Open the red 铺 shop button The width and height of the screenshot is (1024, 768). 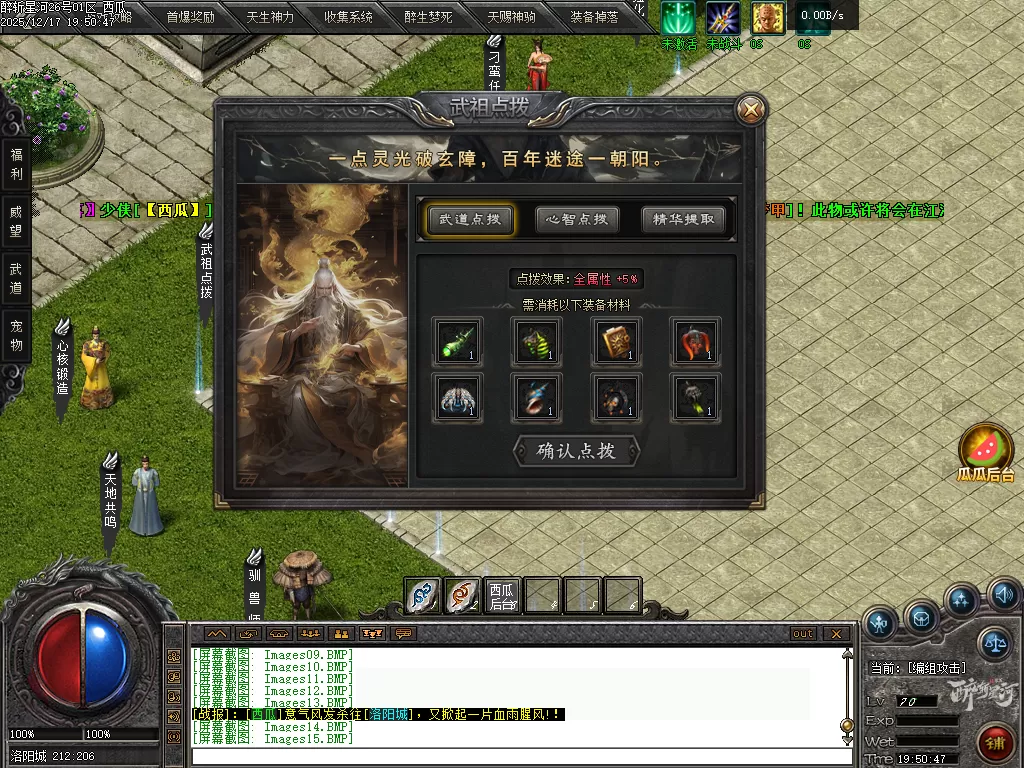(x=994, y=743)
